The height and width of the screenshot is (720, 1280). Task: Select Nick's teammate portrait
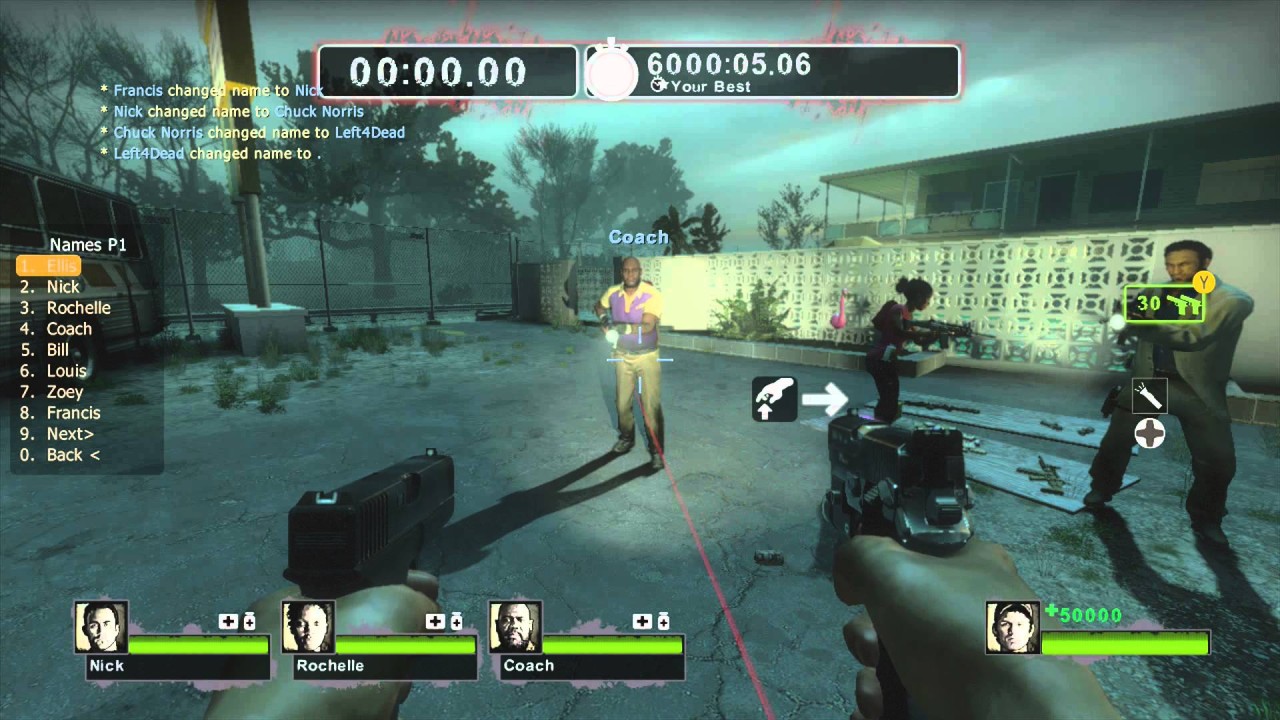click(x=102, y=628)
